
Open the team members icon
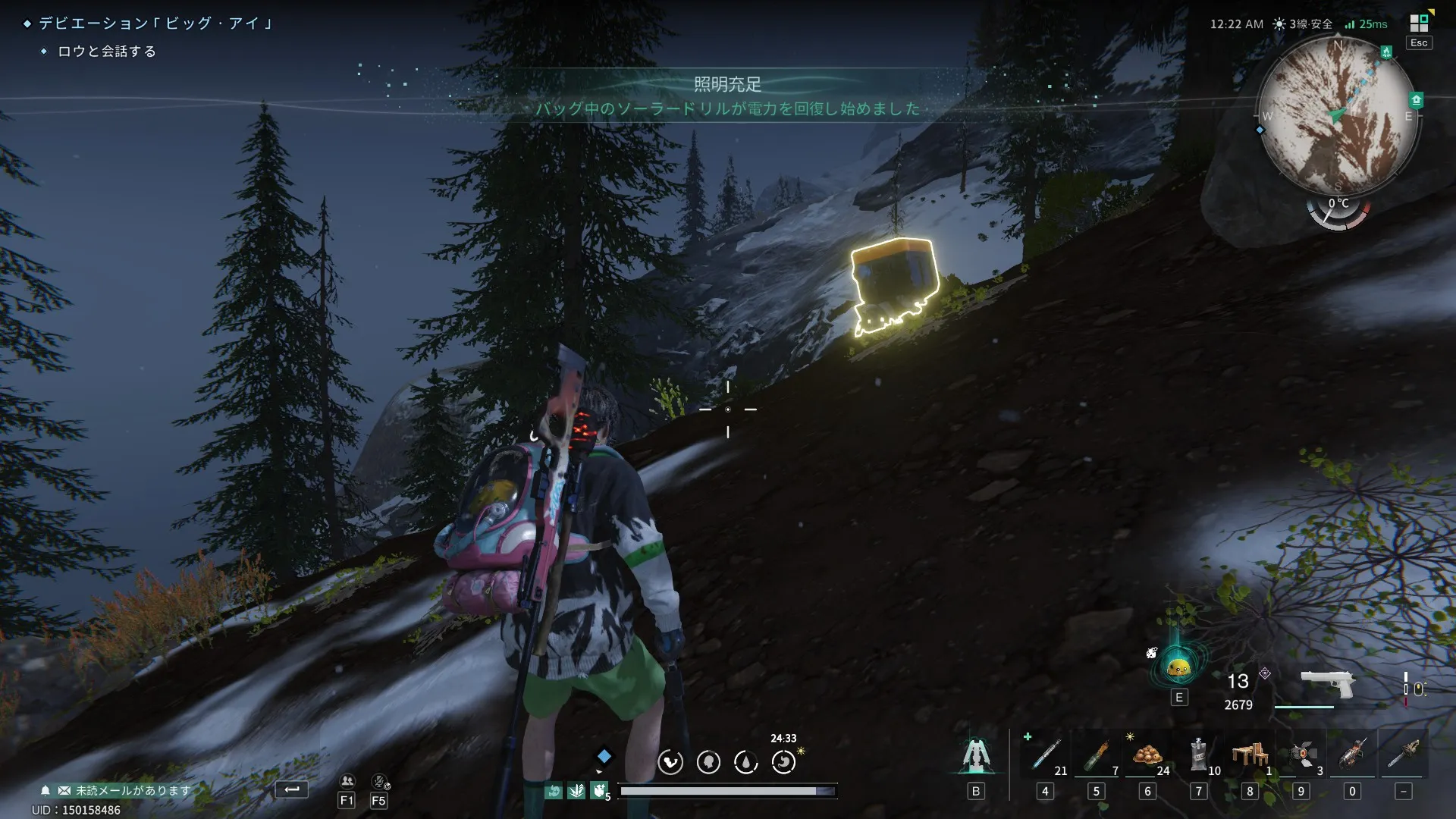(x=347, y=781)
